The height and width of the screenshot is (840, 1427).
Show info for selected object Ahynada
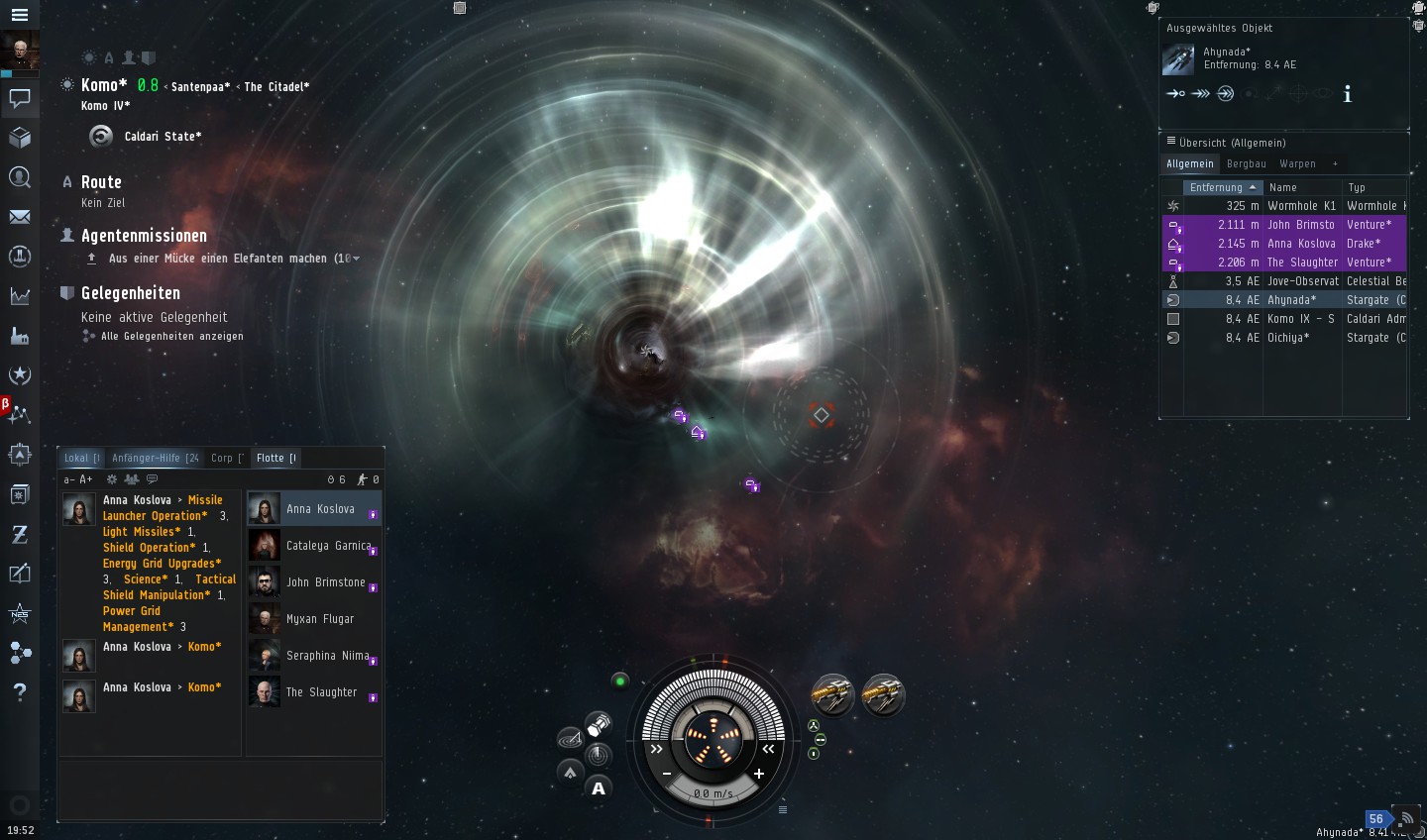click(1347, 95)
